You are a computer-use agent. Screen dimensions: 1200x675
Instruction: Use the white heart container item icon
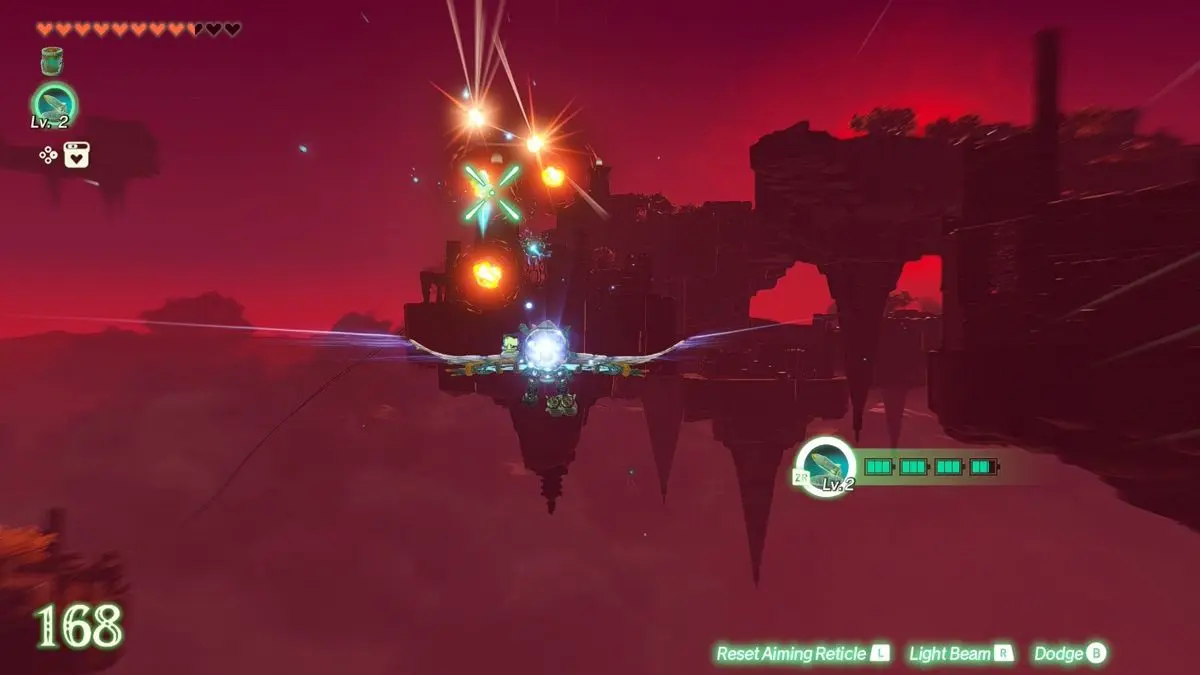pos(77,154)
